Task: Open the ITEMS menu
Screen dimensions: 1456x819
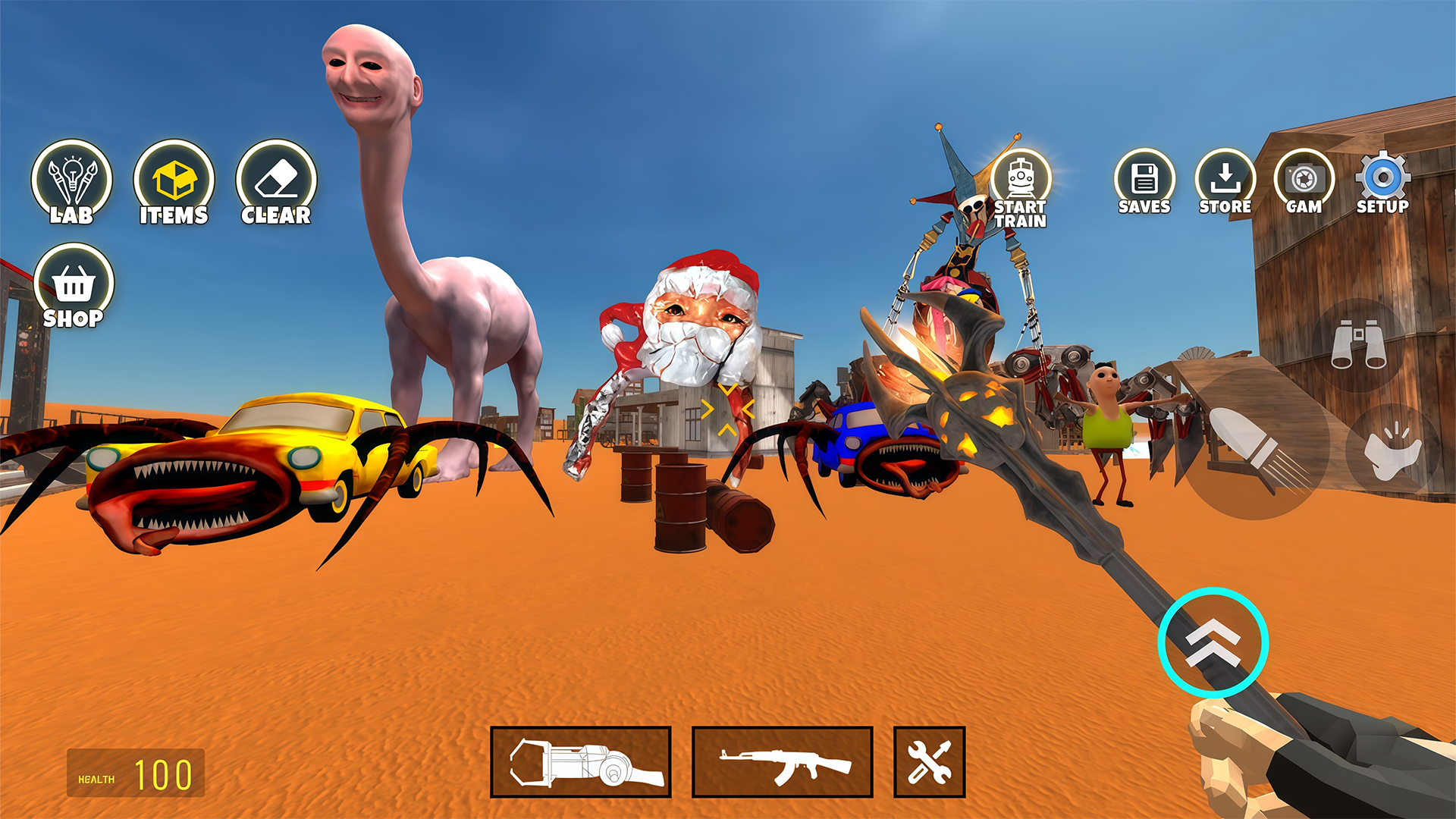Action: (174, 183)
